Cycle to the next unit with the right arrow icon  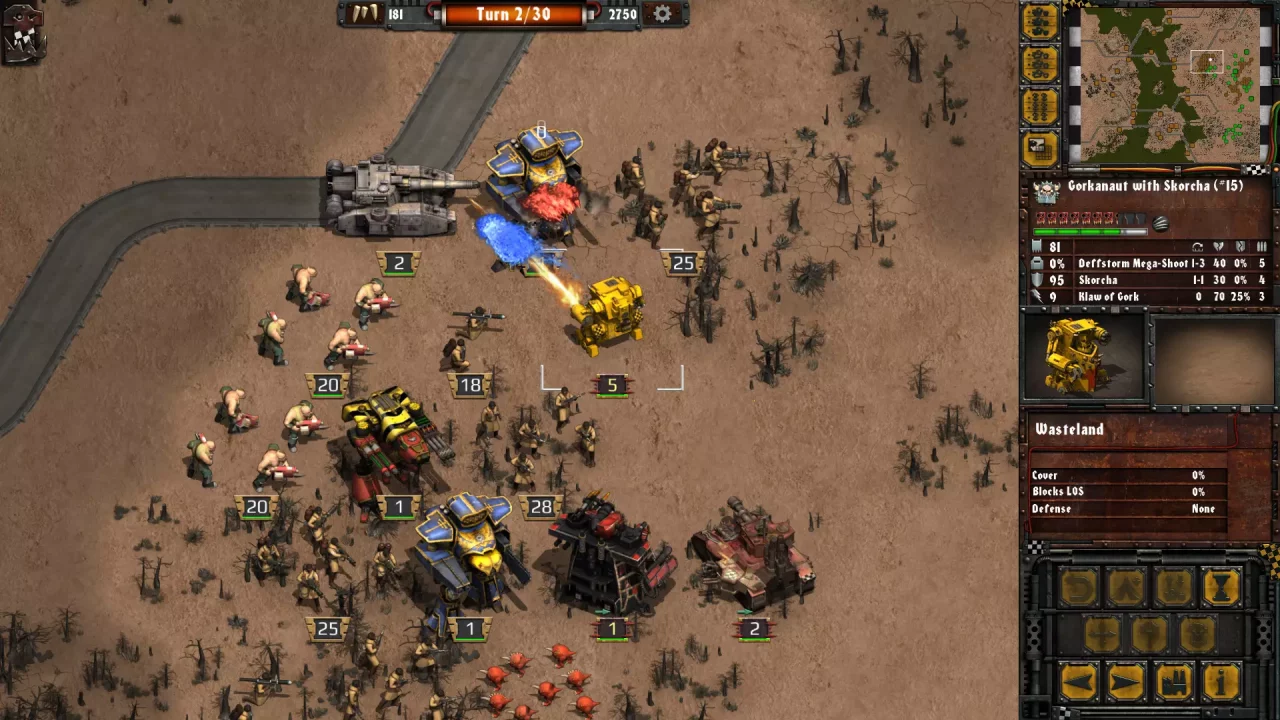point(1126,682)
